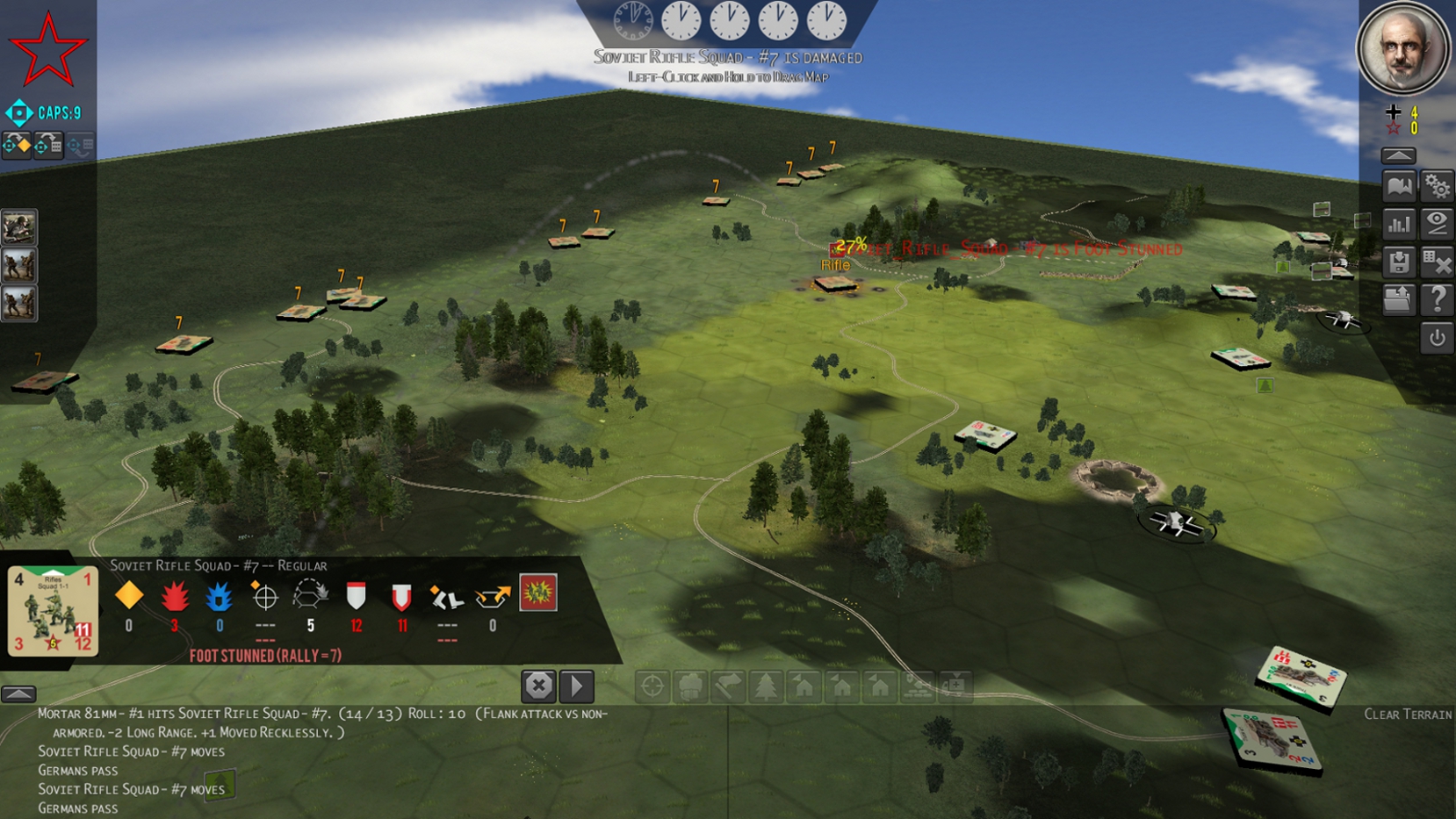This screenshot has height=819, width=1456.
Task: Show the bar chart statistics
Action: 1399,224
